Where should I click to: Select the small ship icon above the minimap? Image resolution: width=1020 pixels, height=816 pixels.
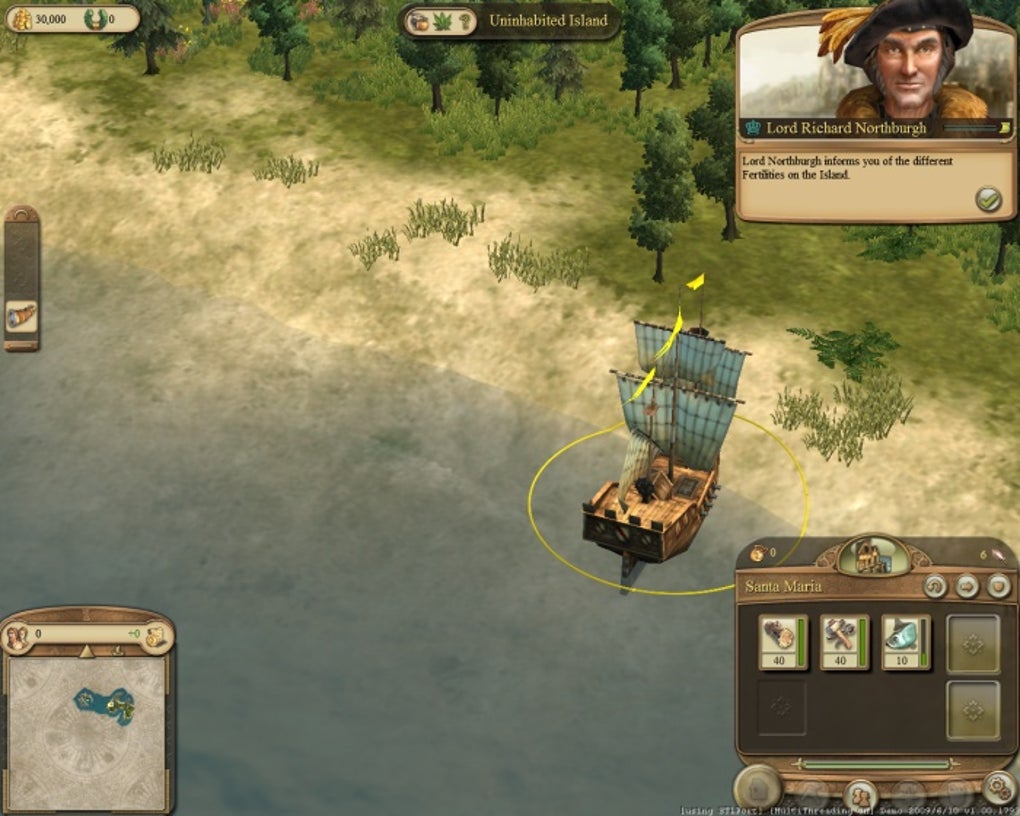(118, 650)
